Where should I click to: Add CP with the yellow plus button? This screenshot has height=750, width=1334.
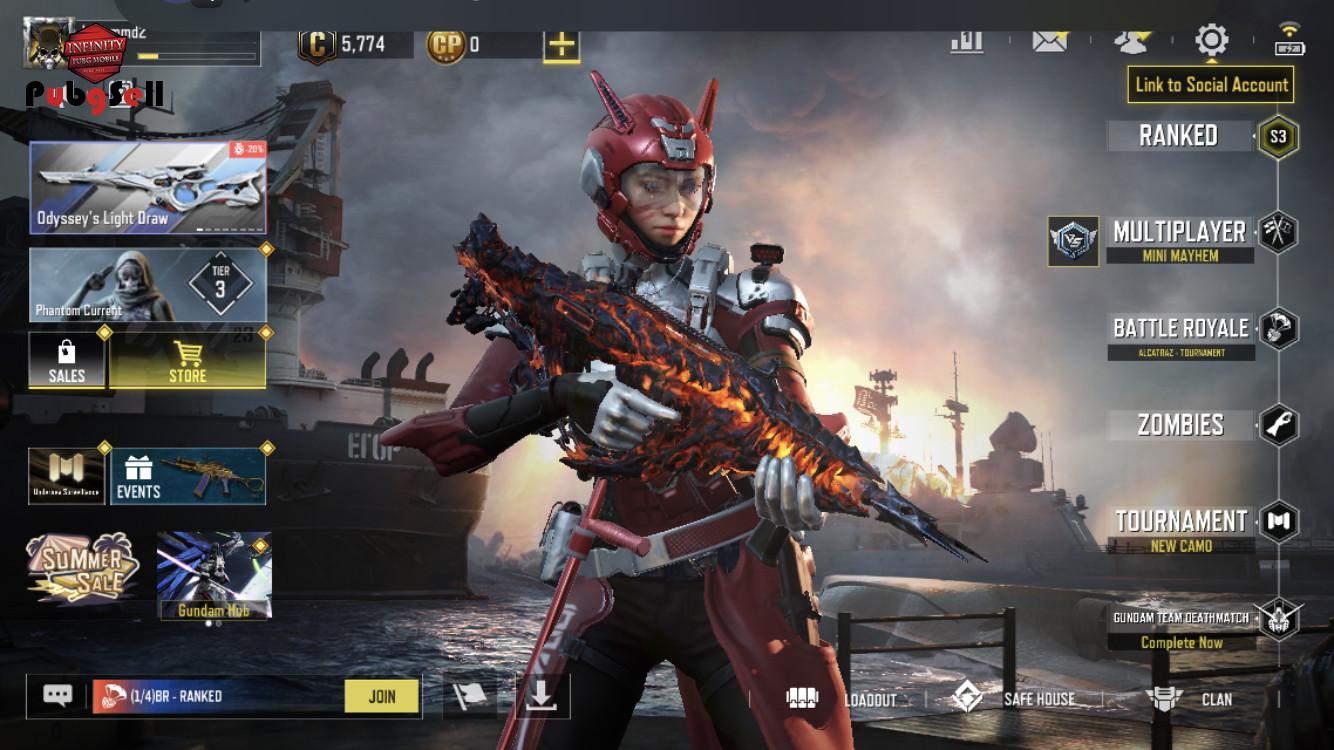point(562,45)
